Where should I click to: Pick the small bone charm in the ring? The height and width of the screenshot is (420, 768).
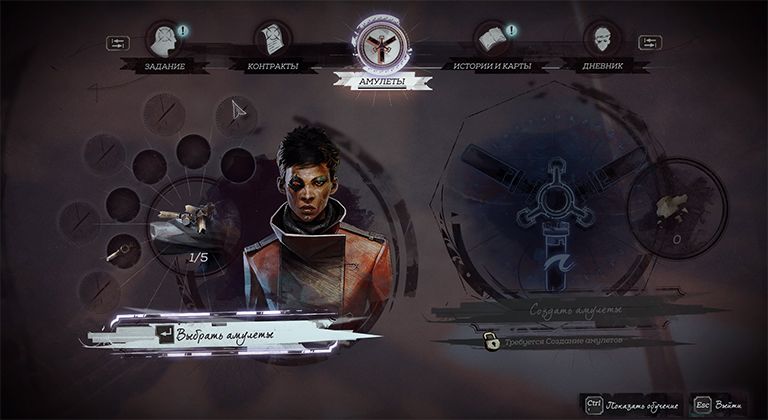[x=122, y=247]
